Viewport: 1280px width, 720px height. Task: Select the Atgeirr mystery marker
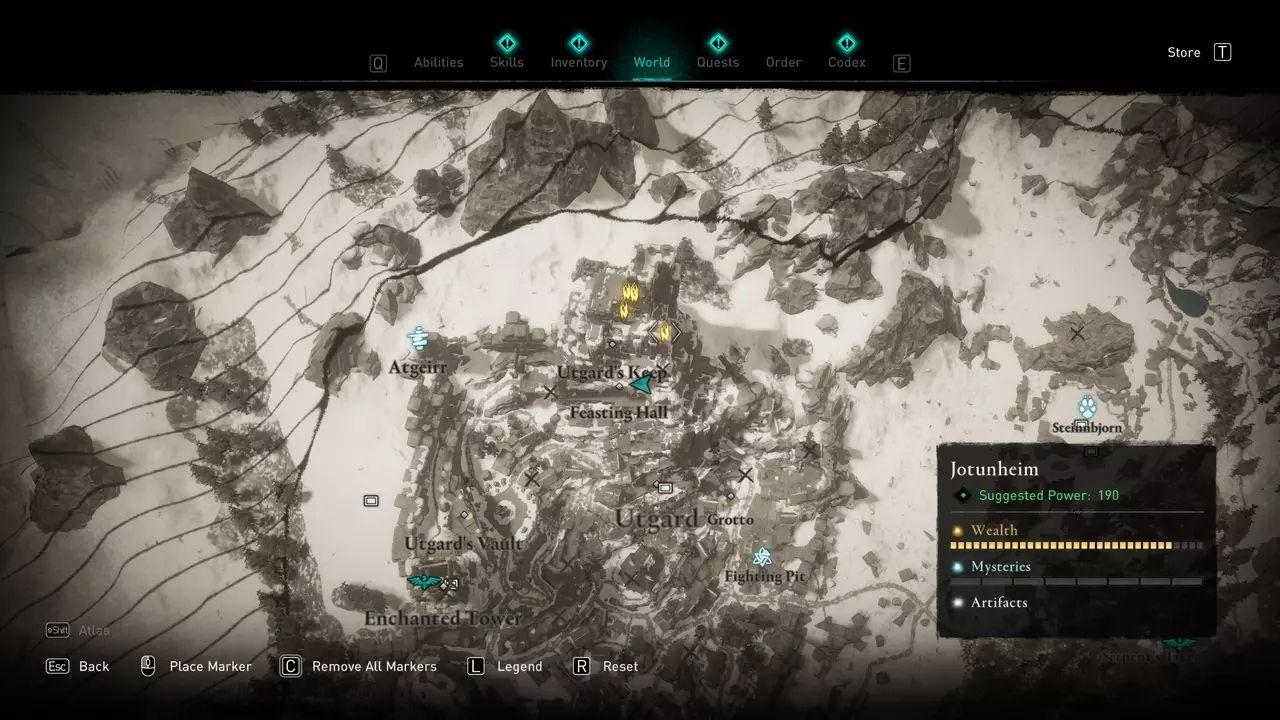pos(418,339)
